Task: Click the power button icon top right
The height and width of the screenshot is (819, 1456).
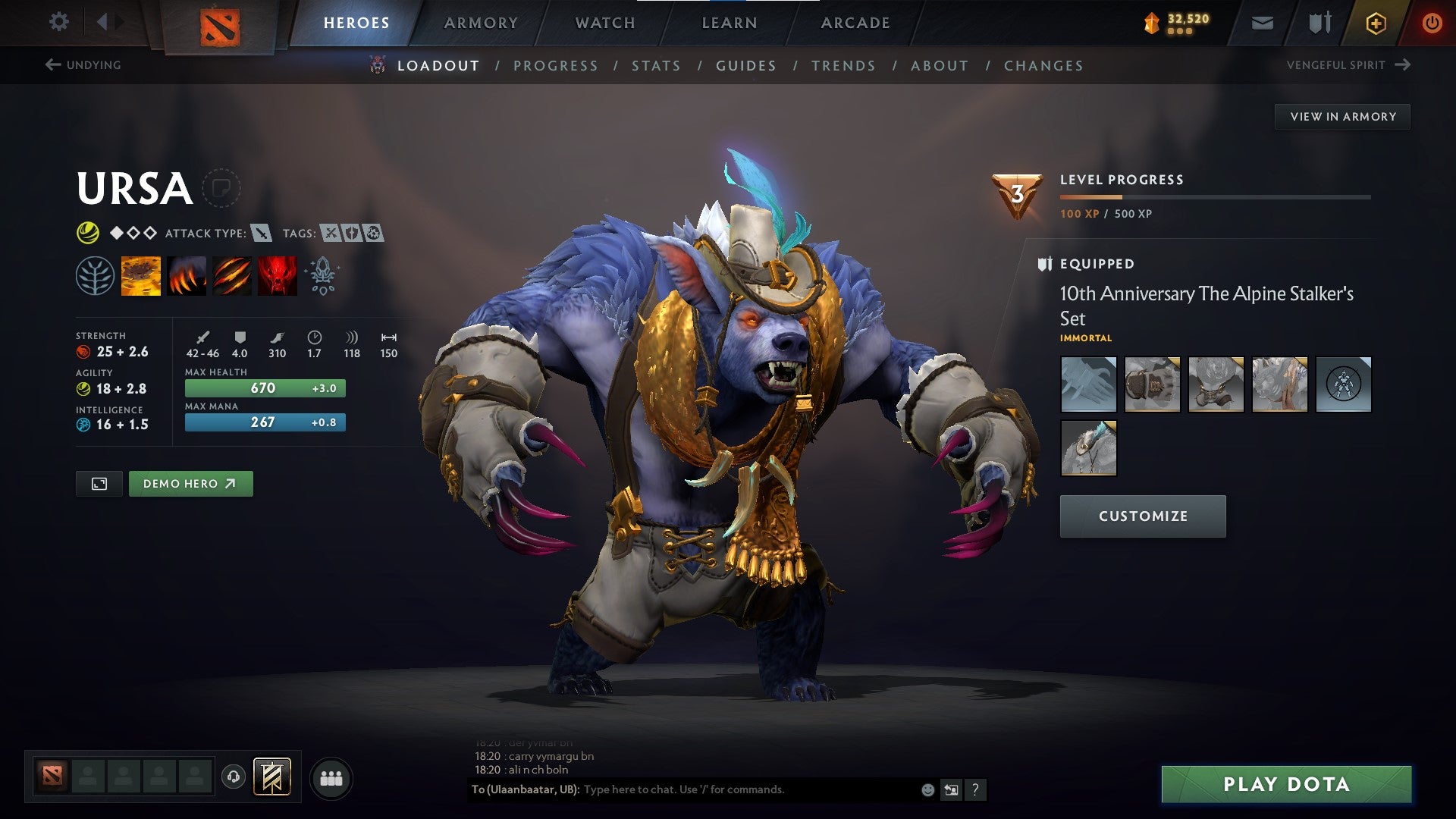Action: (1432, 22)
